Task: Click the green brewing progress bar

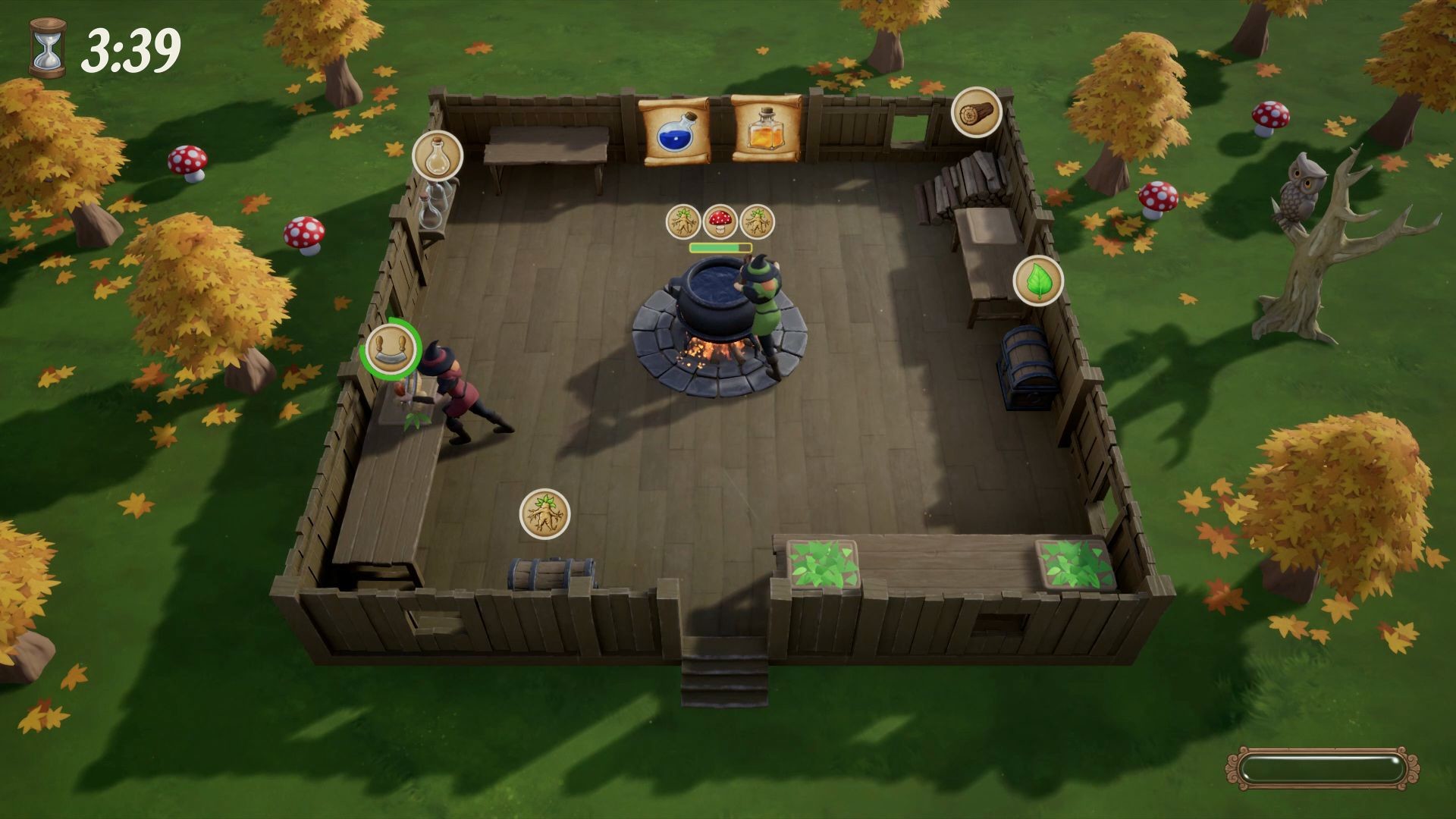Action: [719, 246]
